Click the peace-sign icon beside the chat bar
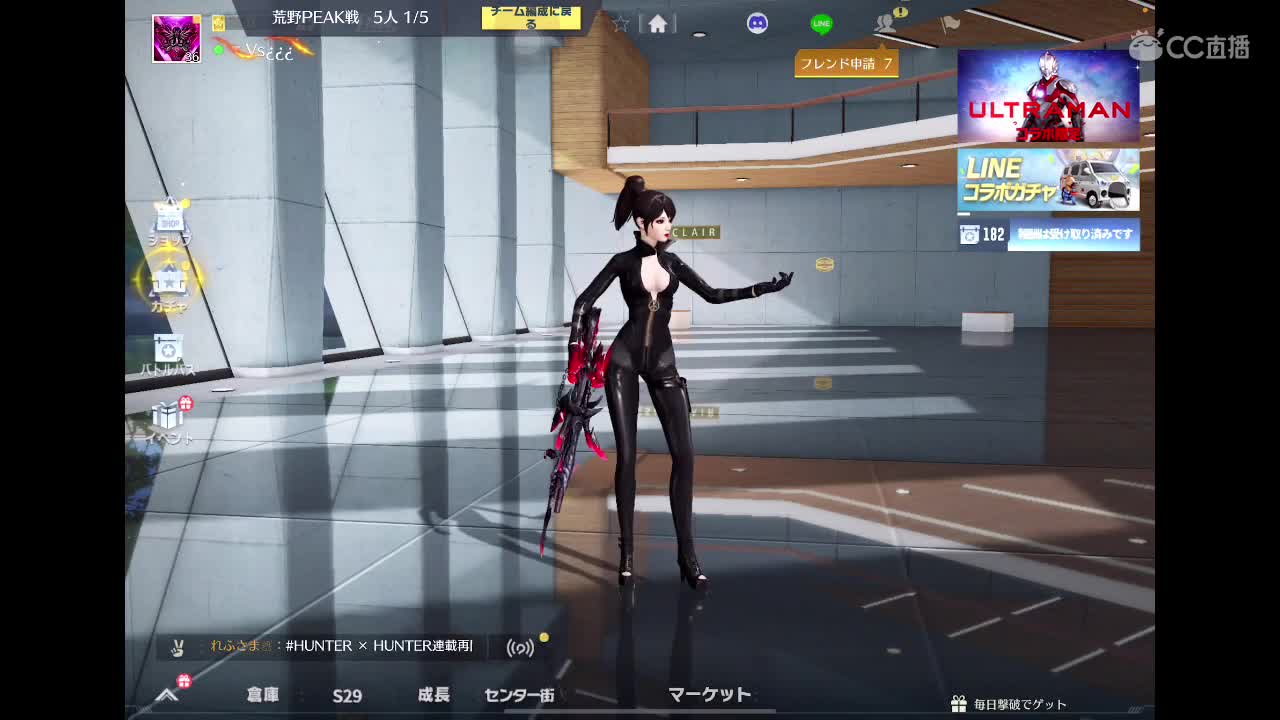1280x720 pixels. [x=179, y=647]
